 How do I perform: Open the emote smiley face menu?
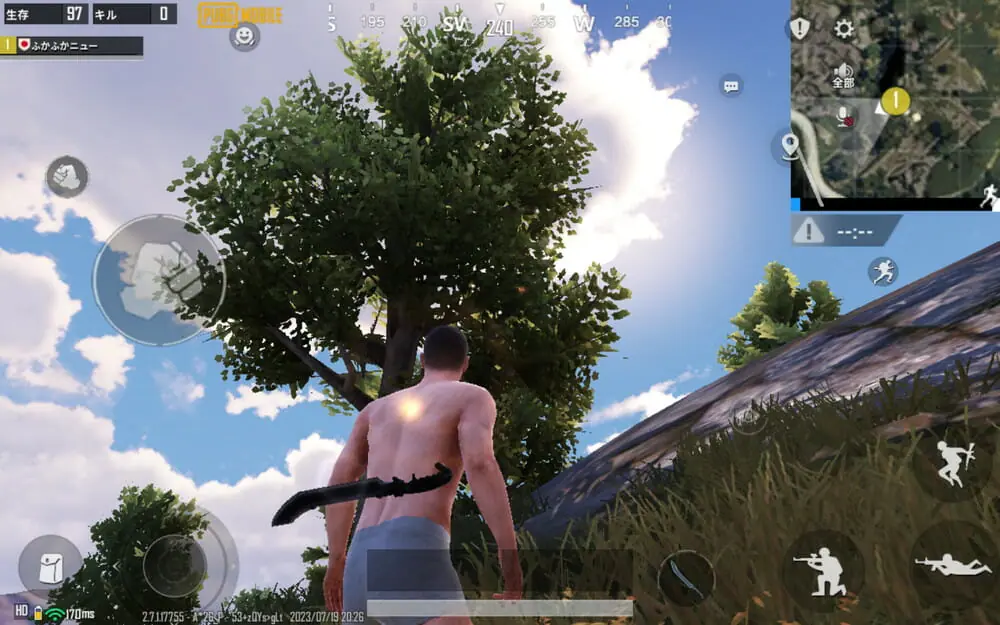244,36
